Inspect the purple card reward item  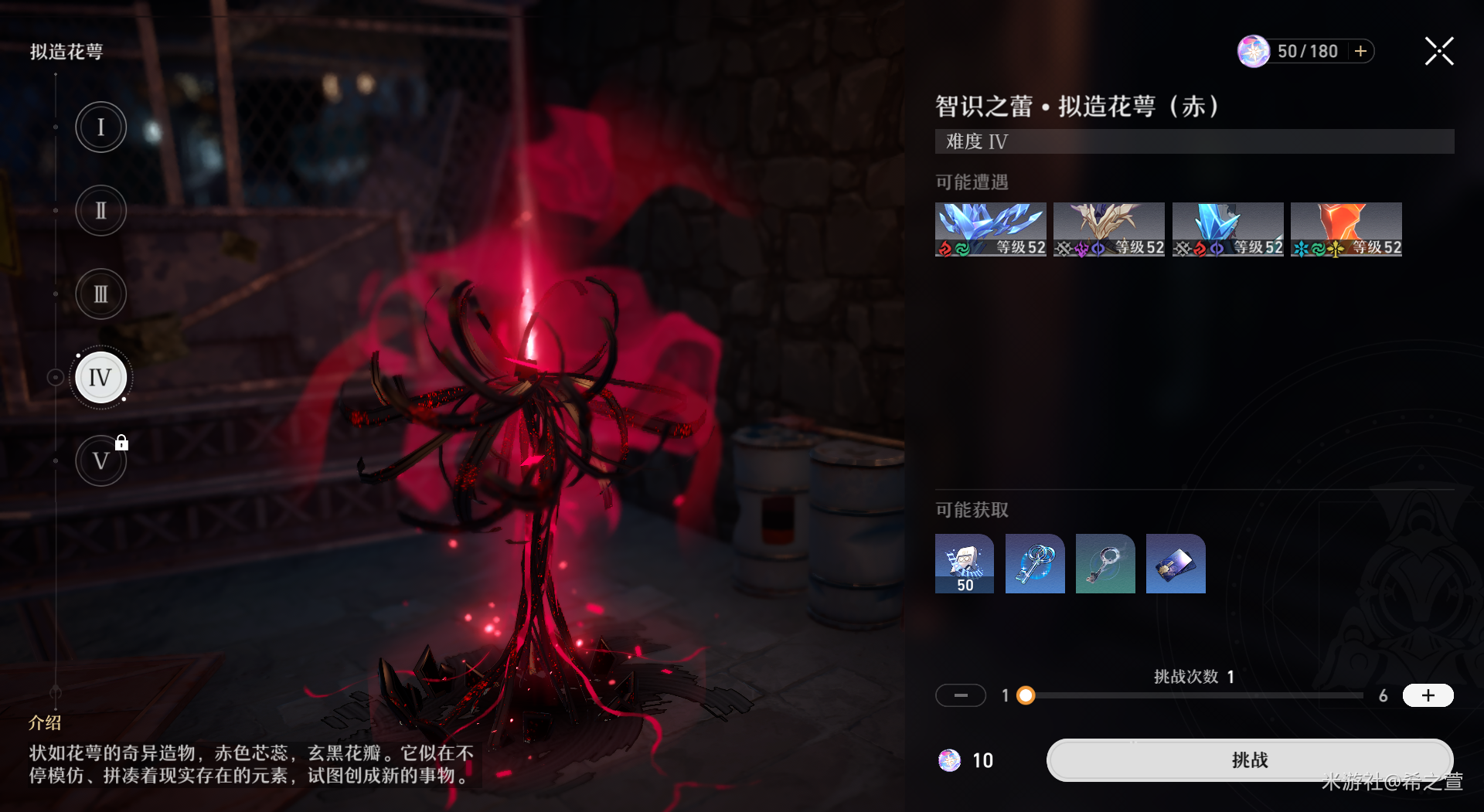pyautogui.click(x=1176, y=563)
